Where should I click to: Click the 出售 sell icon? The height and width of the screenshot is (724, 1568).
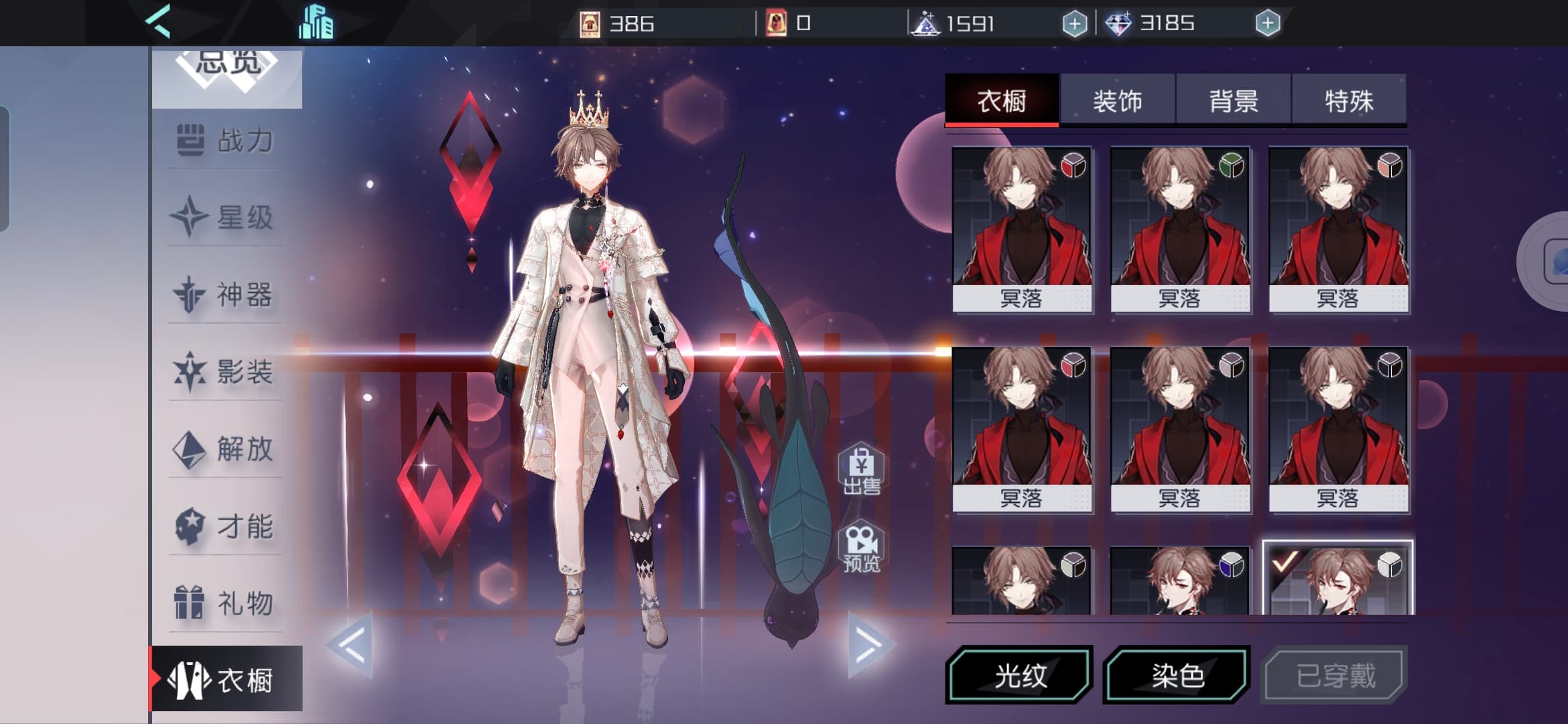click(x=861, y=470)
